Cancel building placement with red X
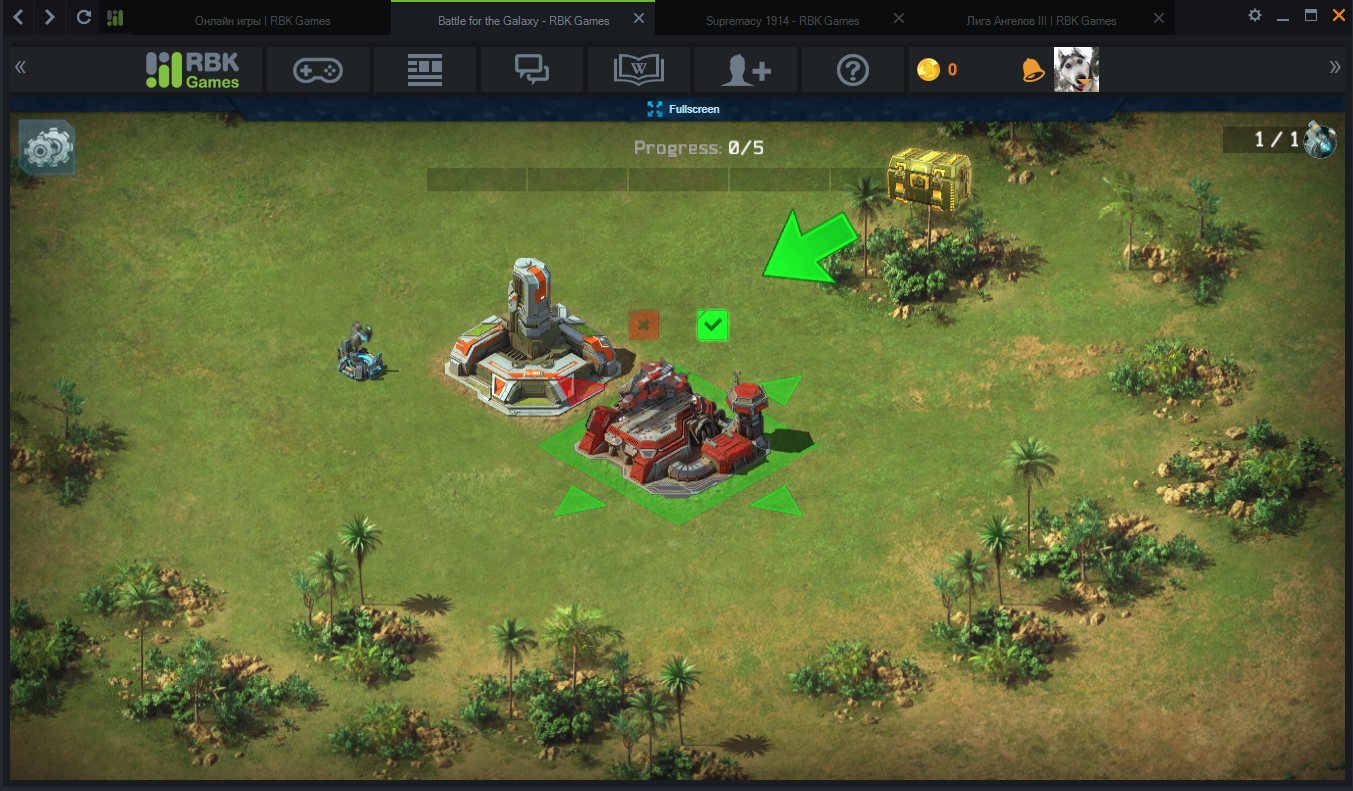This screenshot has height=791, width=1353. click(x=644, y=324)
